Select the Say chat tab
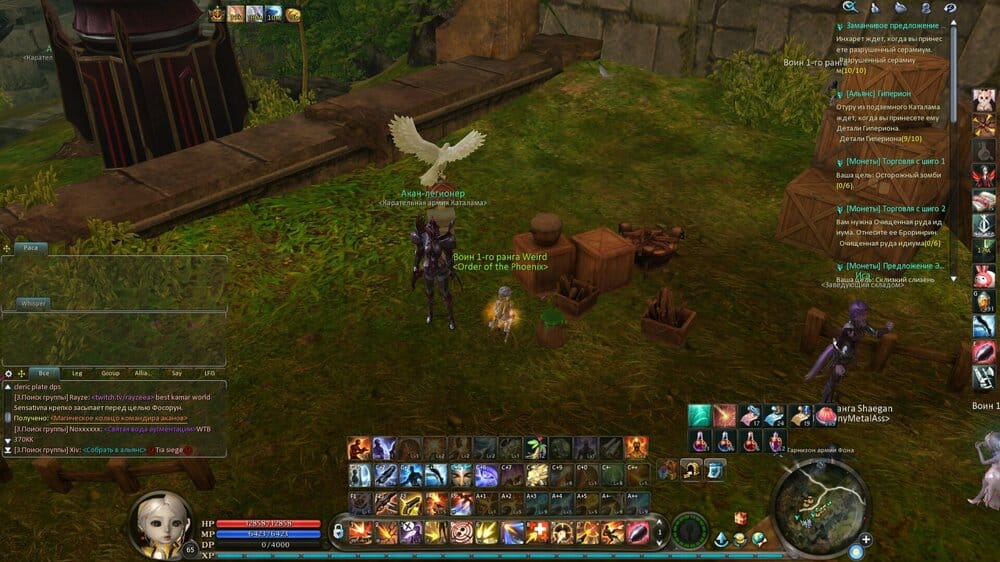Viewport: 1000px width, 562px height. click(176, 373)
